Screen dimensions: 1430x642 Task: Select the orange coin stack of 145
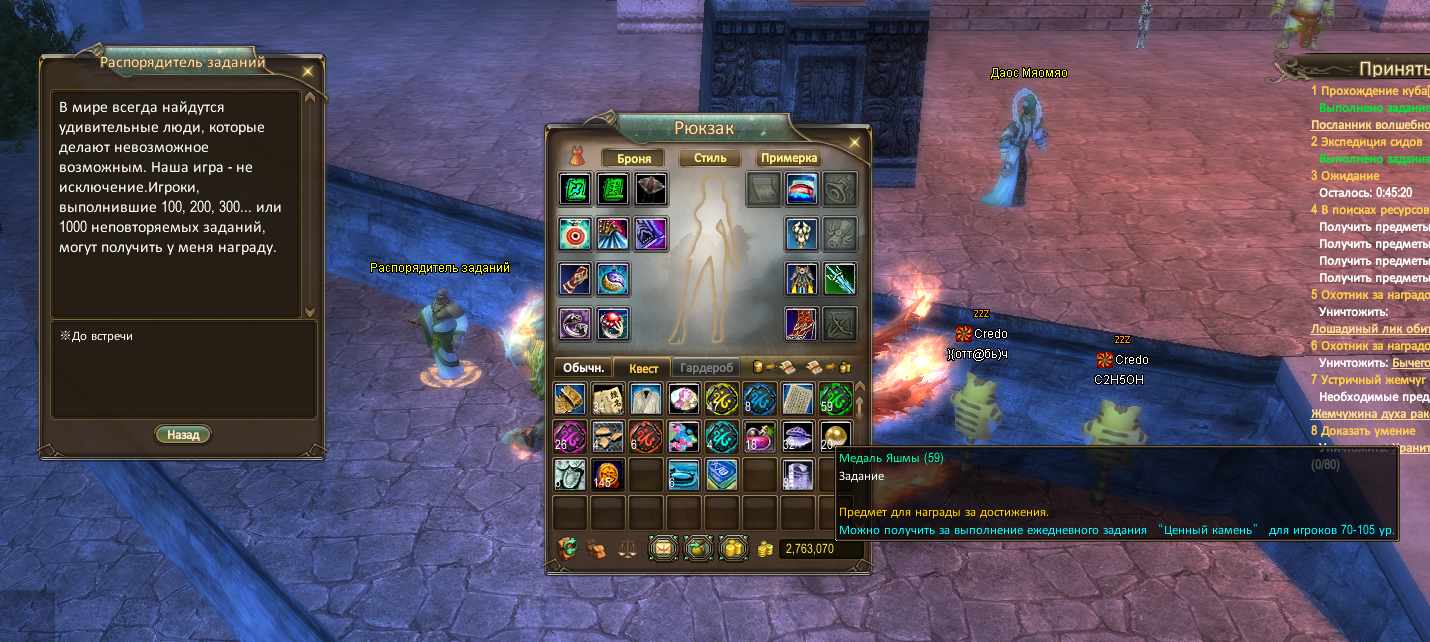click(607, 474)
